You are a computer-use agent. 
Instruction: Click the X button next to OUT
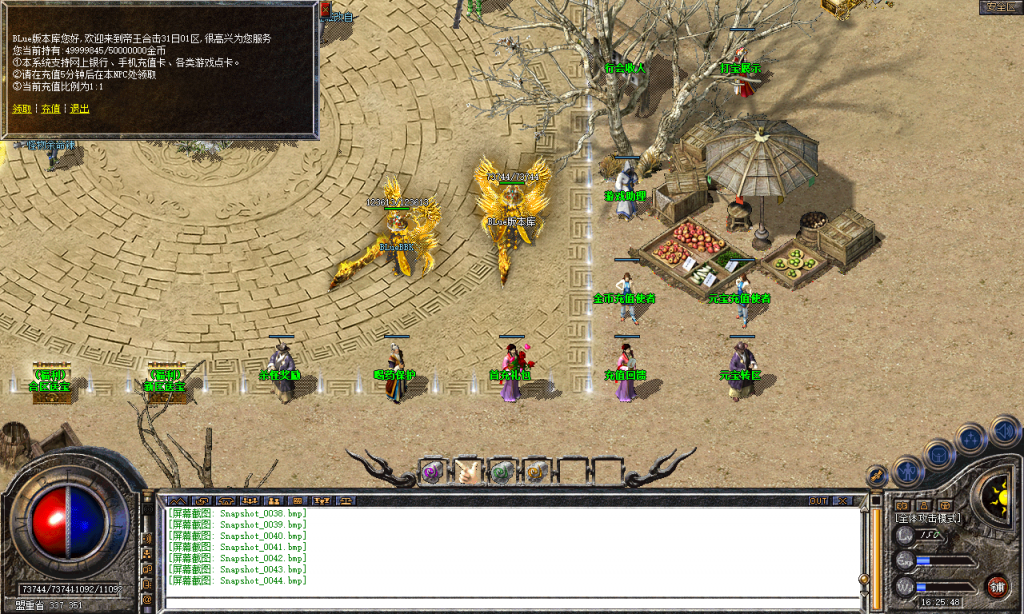(844, 500)
